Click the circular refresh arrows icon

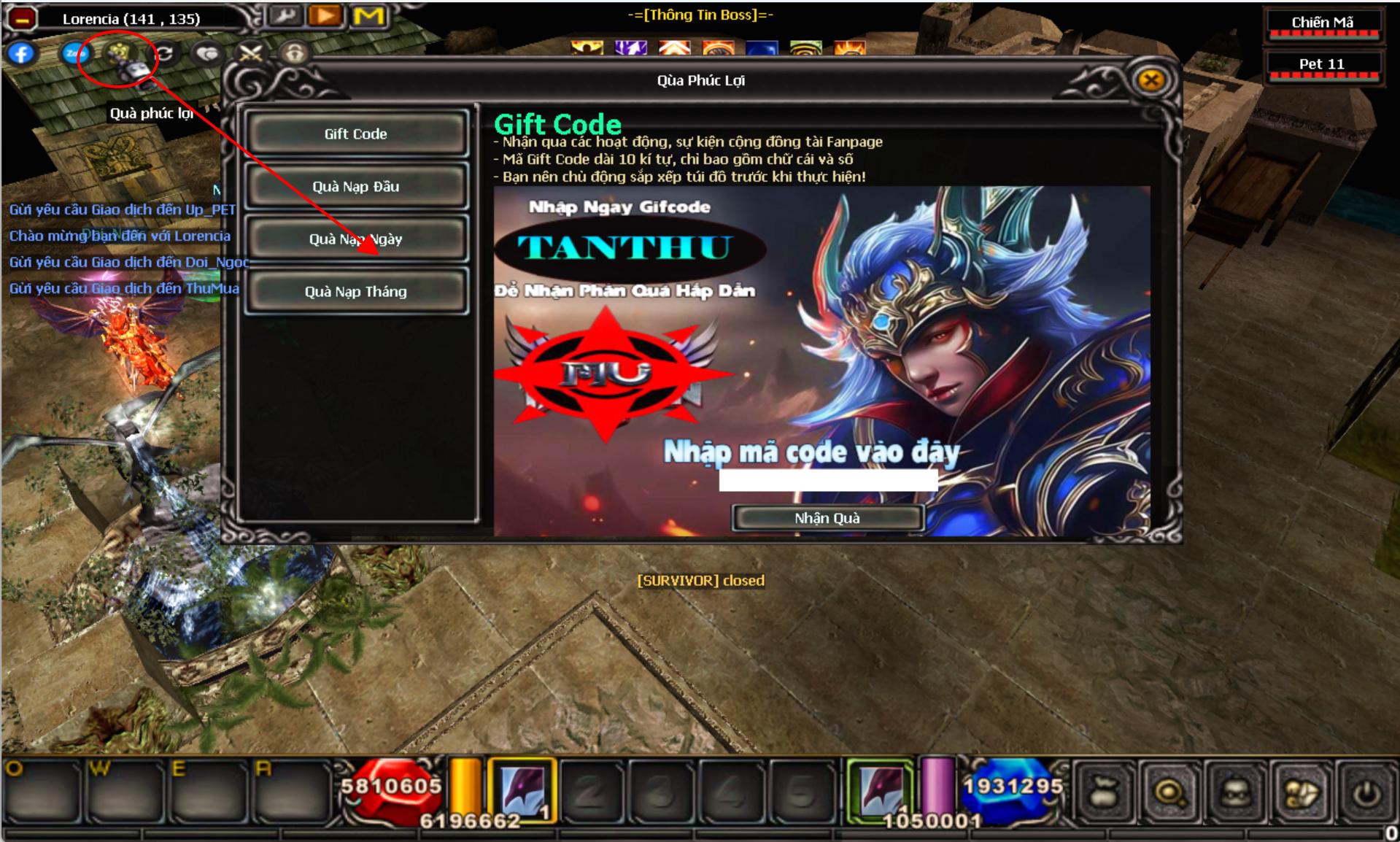coord(166,53)
